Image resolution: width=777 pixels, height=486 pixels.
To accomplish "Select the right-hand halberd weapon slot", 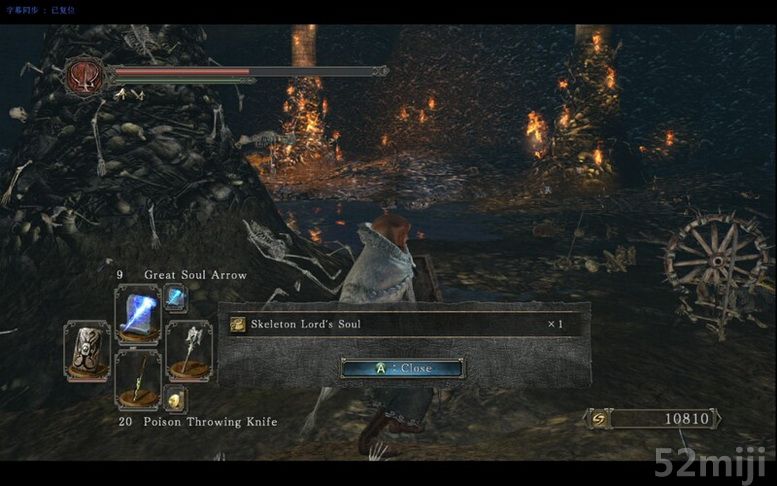I will 188,348.
